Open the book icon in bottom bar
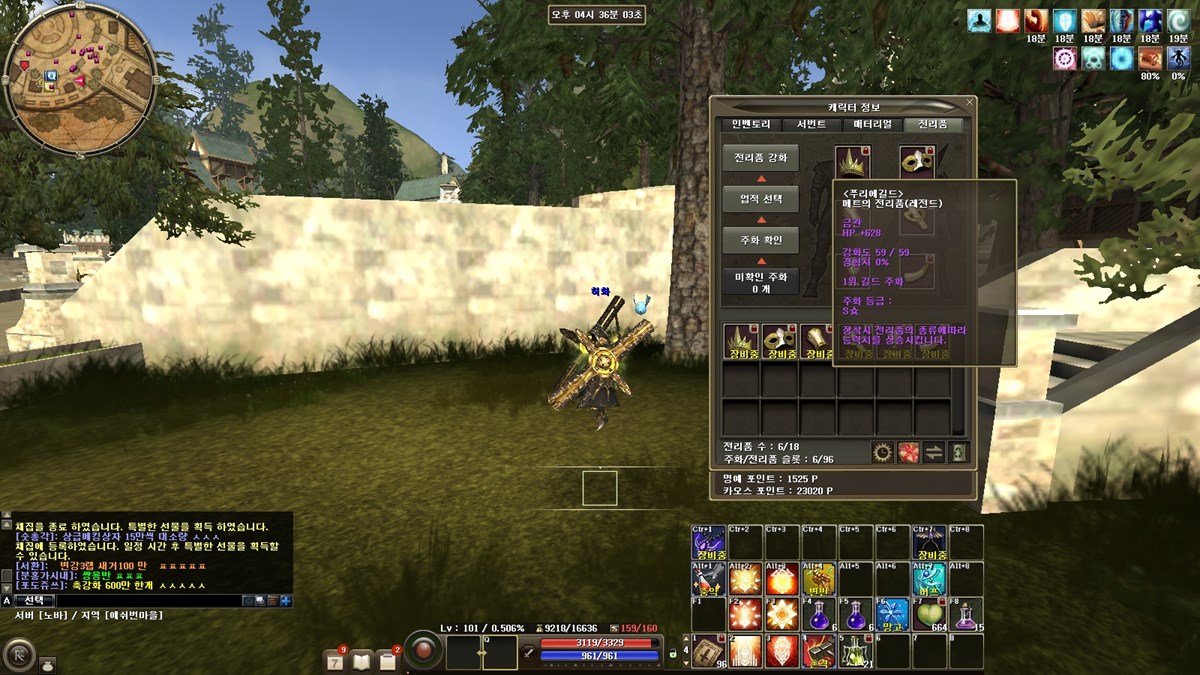Screen dimensions: 1200x675 (x=361, y=660)
